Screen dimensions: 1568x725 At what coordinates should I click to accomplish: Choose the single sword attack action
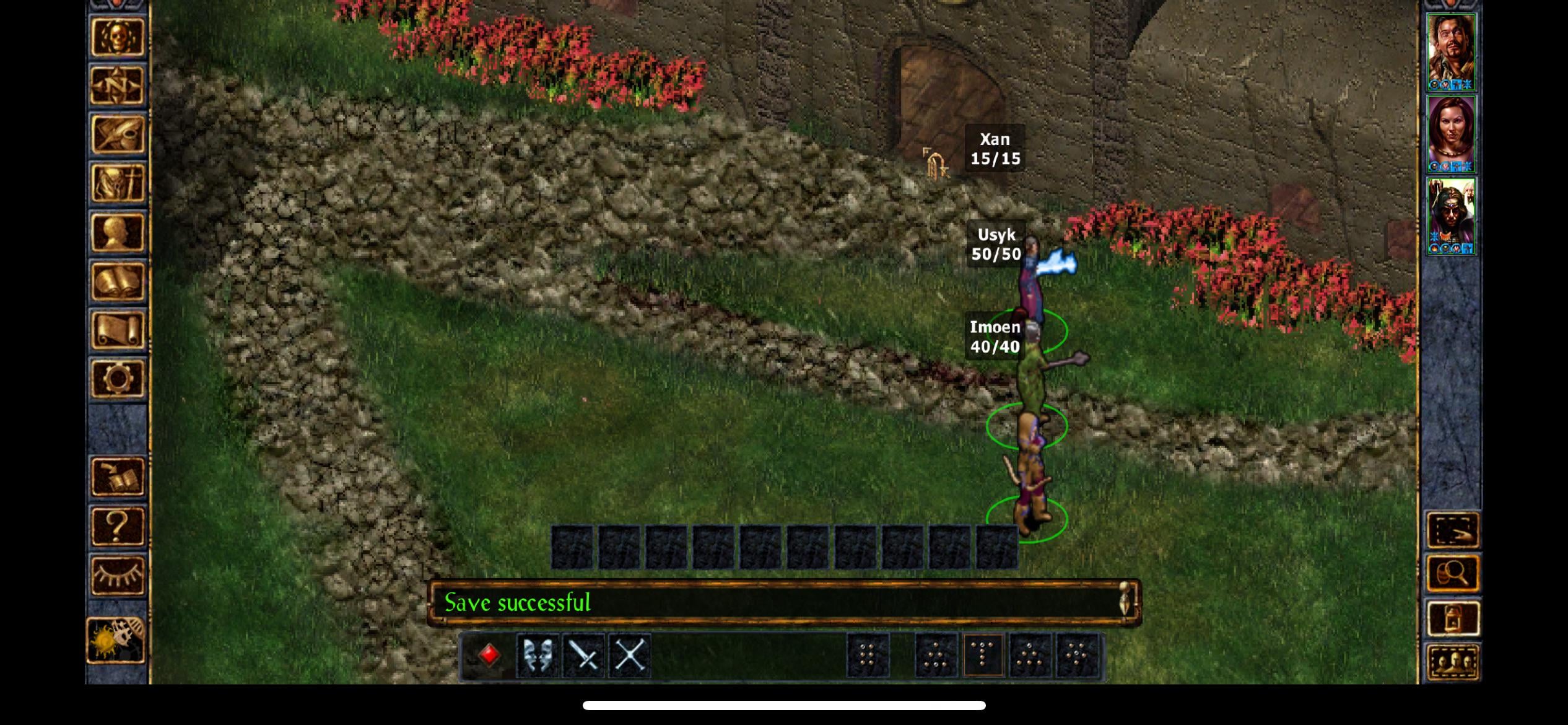click(583, 656)
